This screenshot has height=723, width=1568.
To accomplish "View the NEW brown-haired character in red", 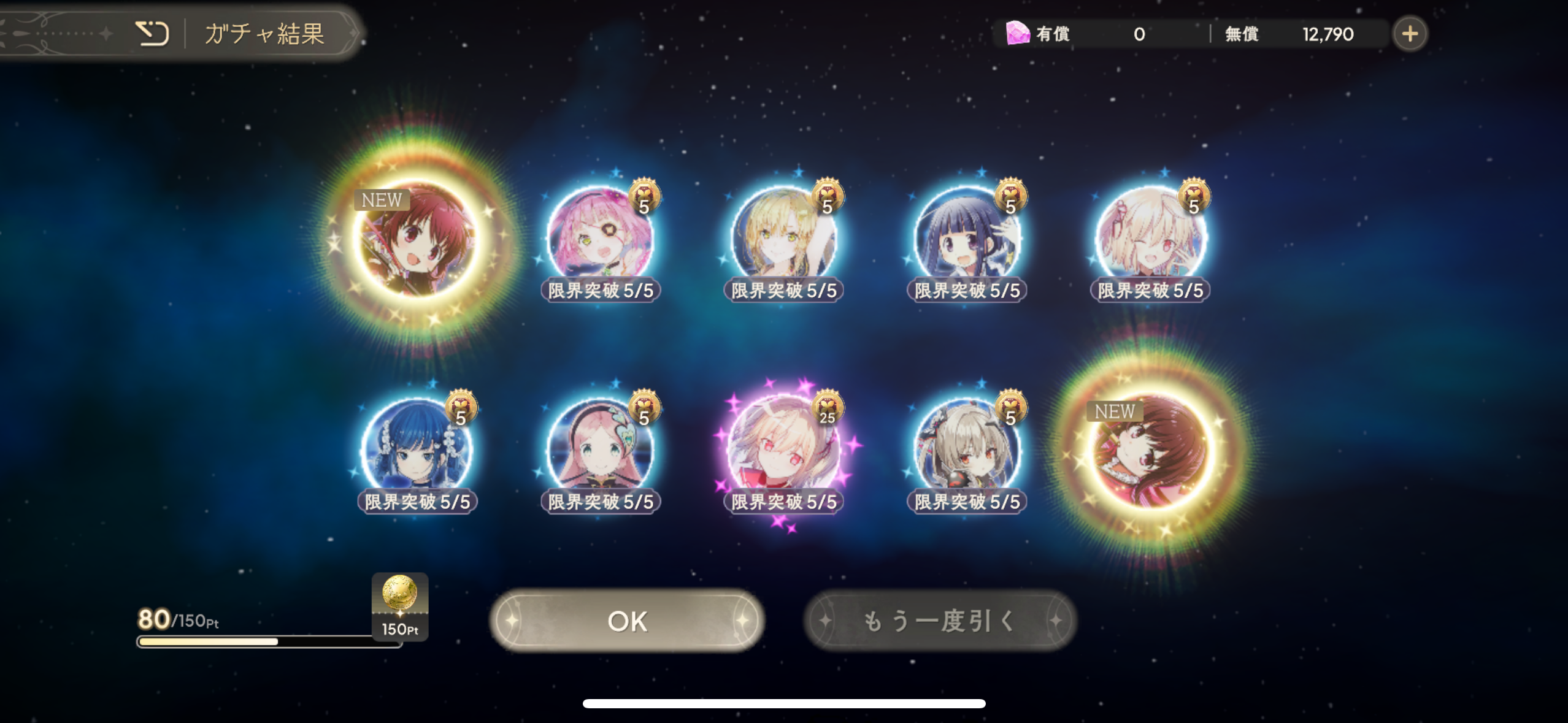I will click(x=1150, y=449).
